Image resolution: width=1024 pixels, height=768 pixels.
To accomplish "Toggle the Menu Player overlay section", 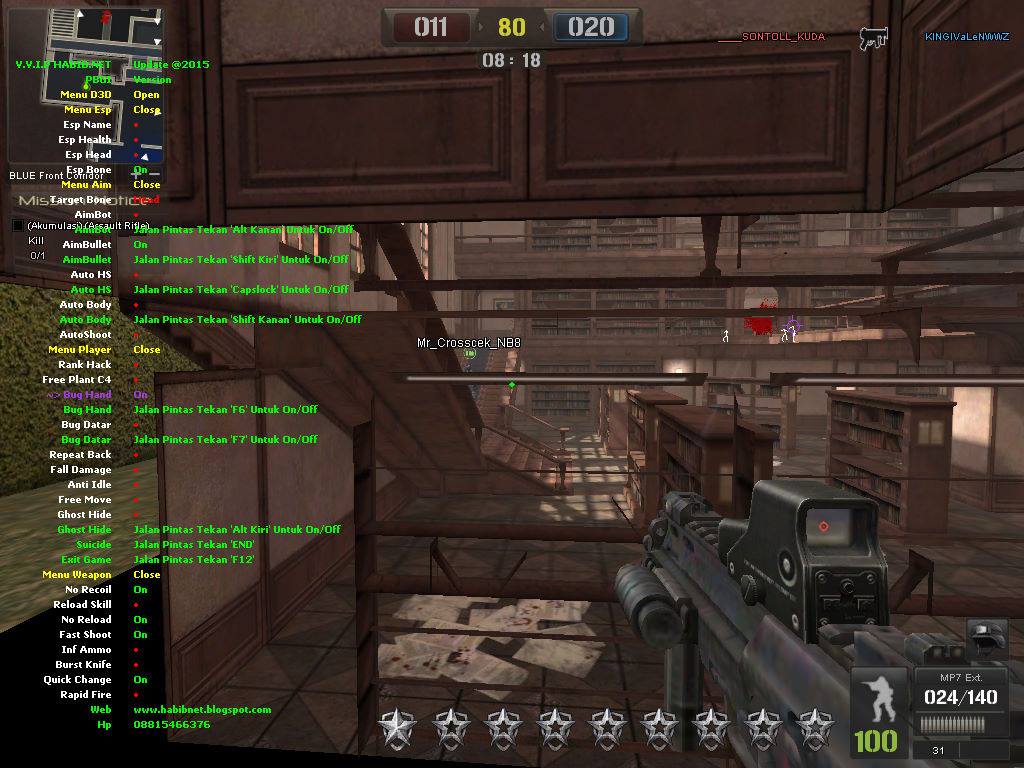I will coord(146,350).
